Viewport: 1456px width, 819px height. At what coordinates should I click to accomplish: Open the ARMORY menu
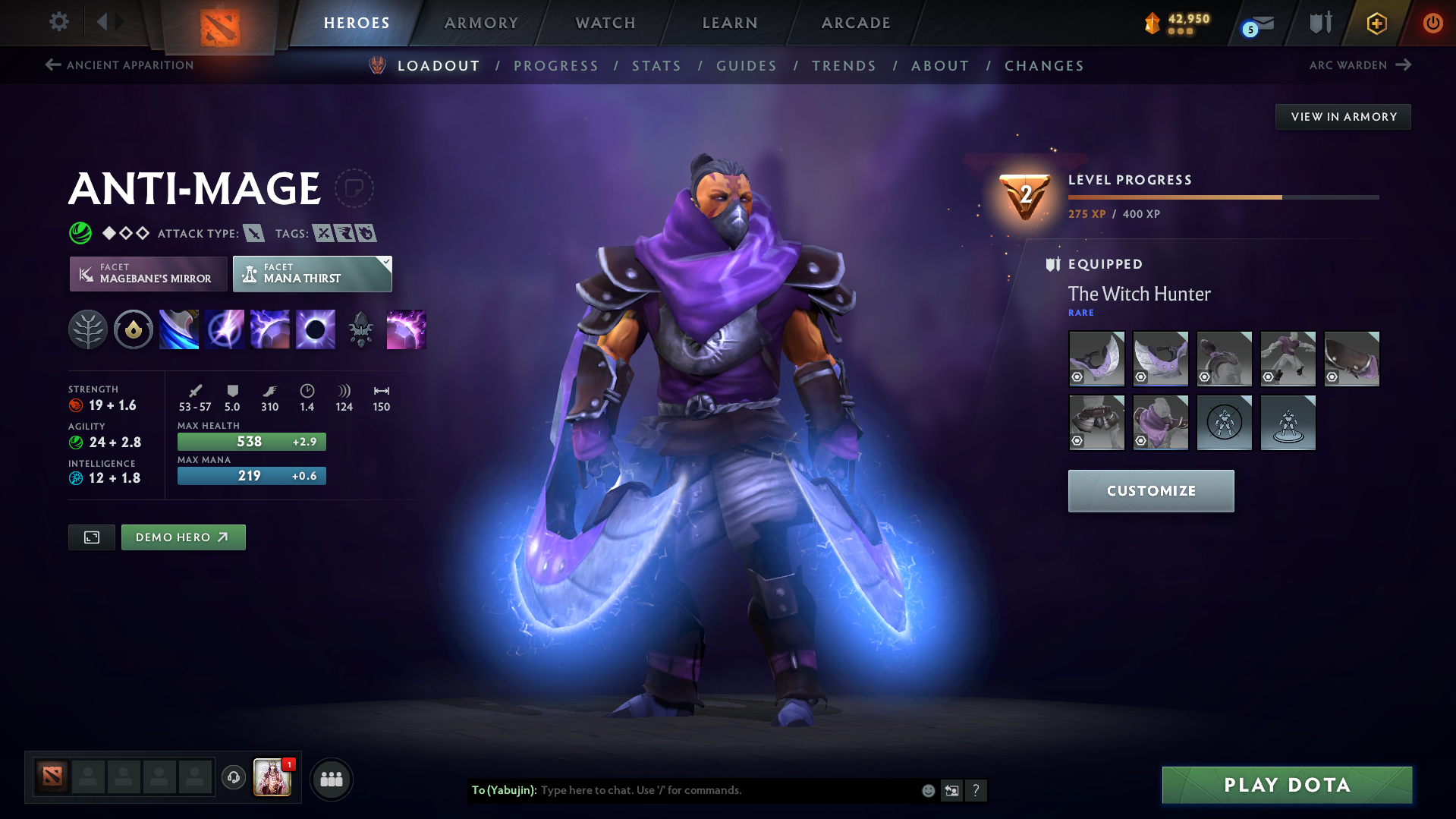(481, 23)
